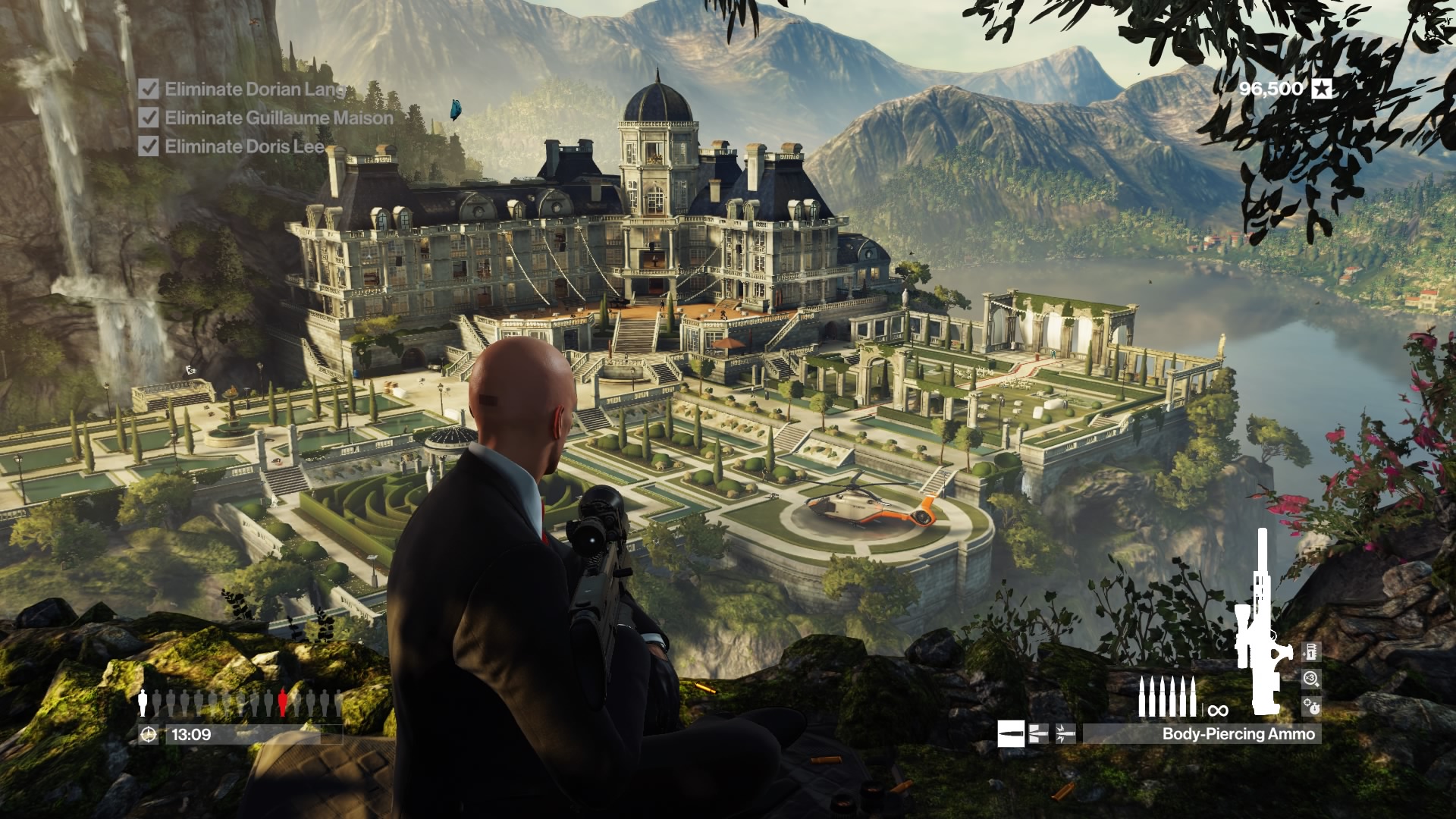
Task: Switch to the wall-piercing ammo icon
Action: [1038, 733]
